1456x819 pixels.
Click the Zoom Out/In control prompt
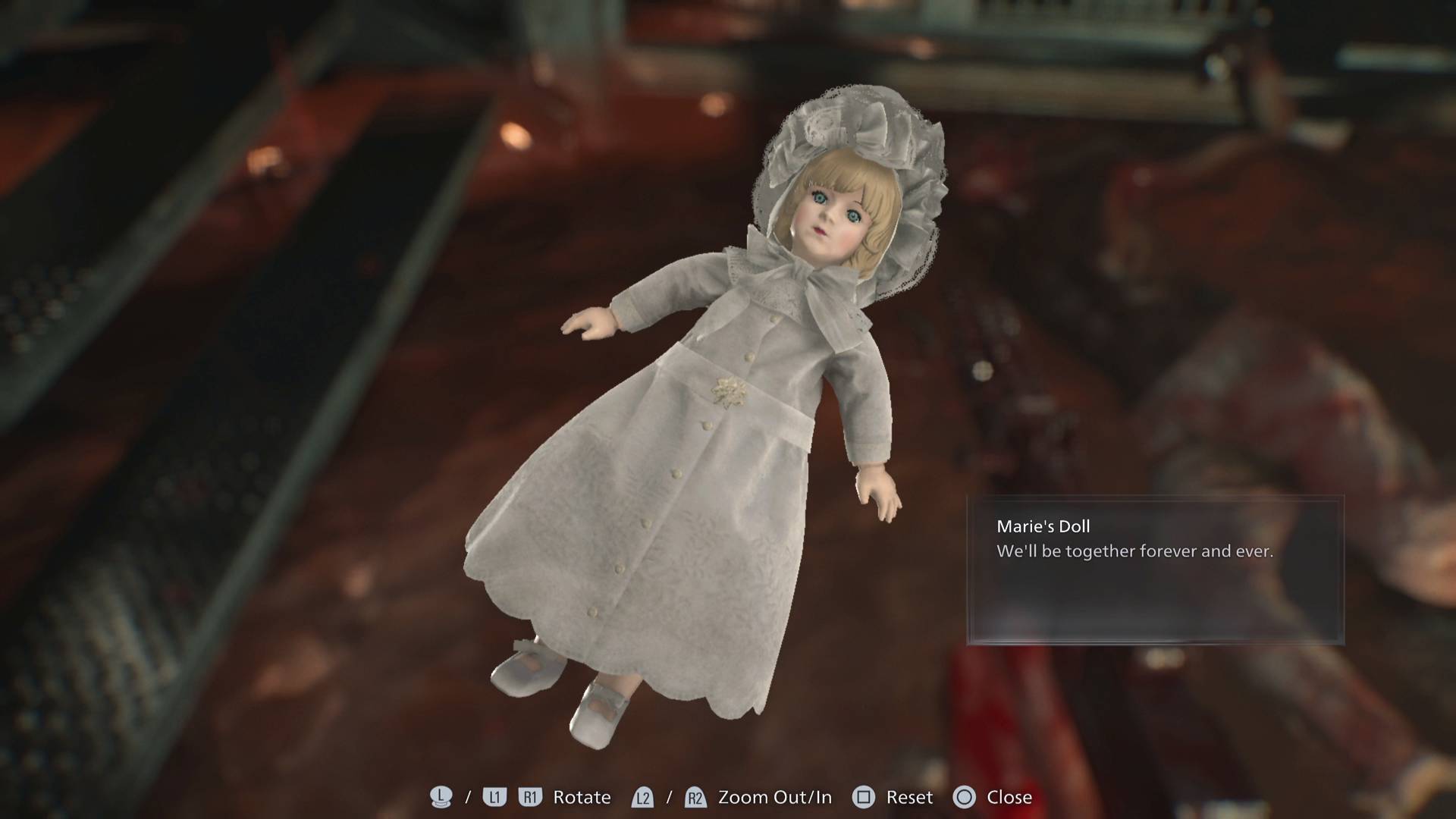point(774,797)
